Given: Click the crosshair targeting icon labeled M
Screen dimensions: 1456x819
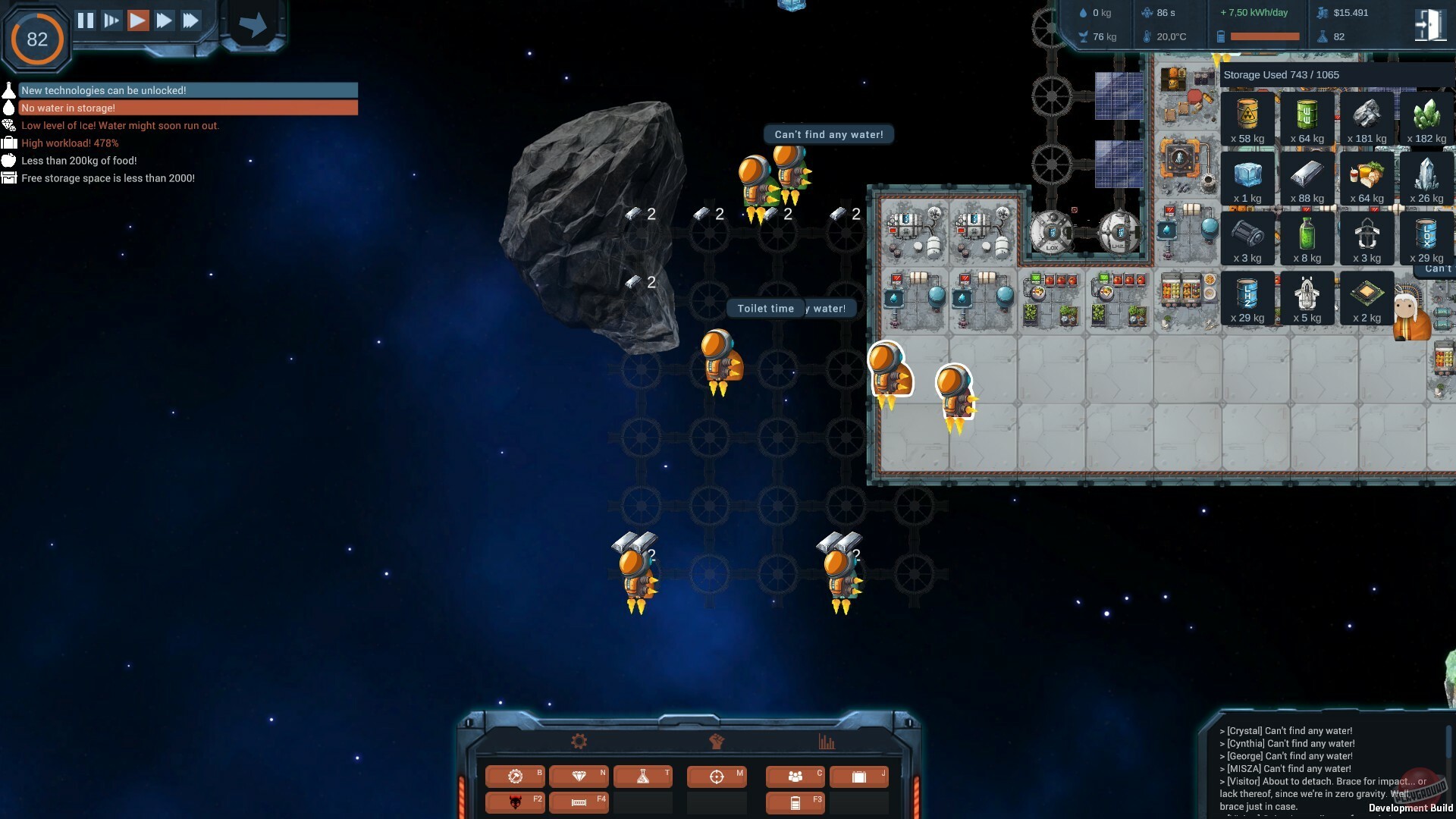Looking at the screenshot, I should pyautogui.click(x=717, y=777).
